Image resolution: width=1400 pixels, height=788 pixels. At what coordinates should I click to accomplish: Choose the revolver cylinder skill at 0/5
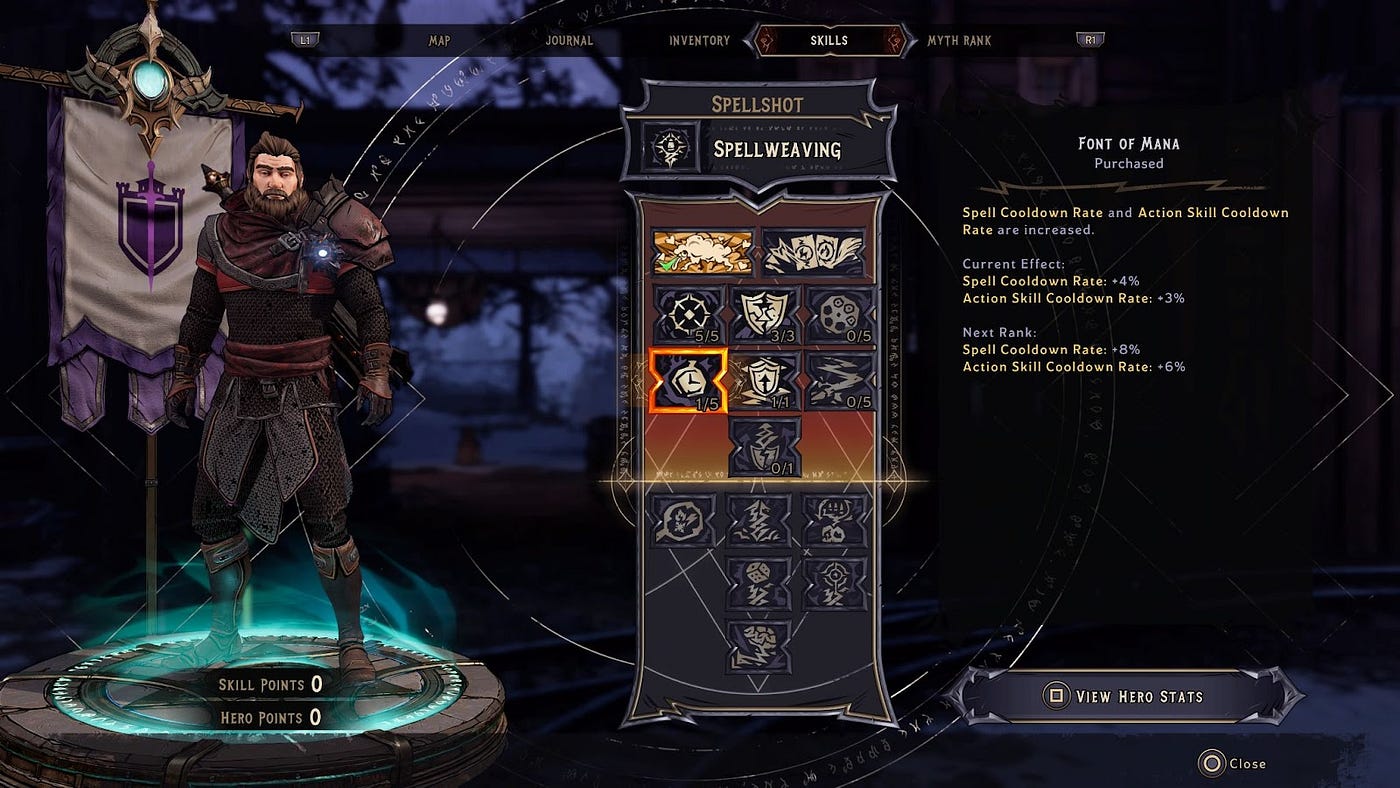840,314
